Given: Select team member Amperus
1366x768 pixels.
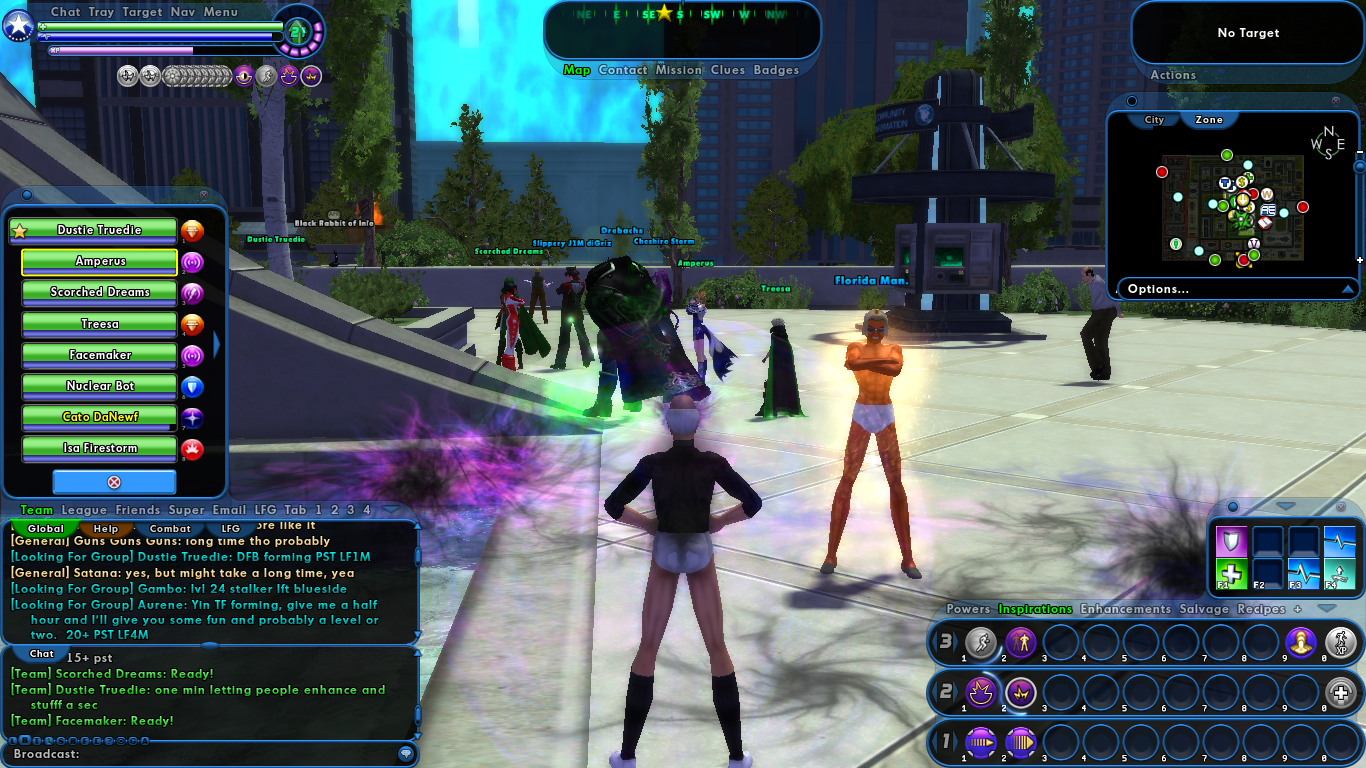Looking at the screenshot, I should point(99,262).
